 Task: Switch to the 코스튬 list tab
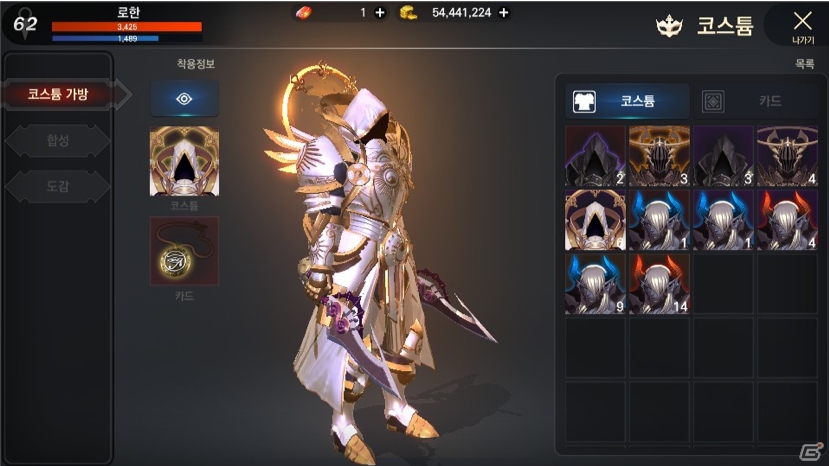[628, 101]
